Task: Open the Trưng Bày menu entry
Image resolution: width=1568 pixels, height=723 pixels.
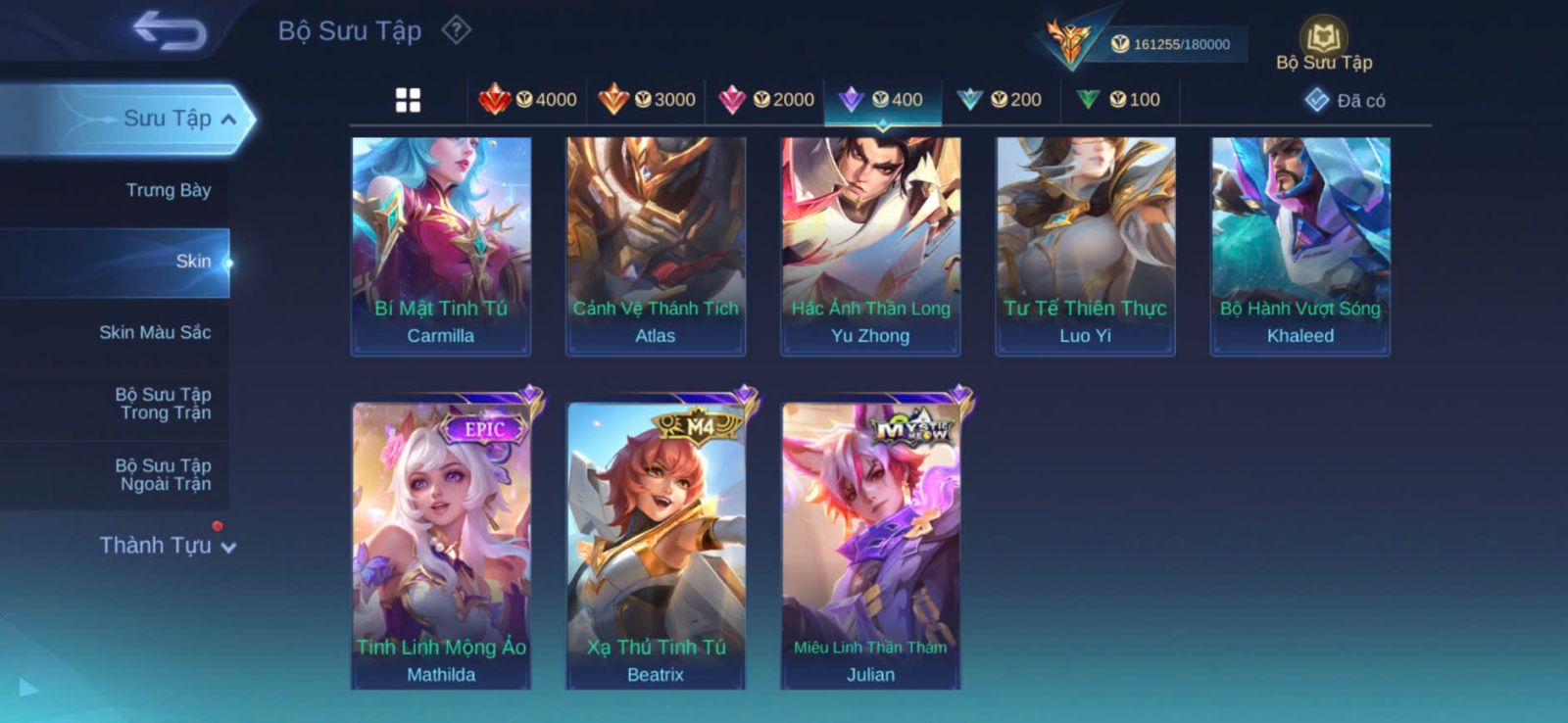Action: click(168, 190)
